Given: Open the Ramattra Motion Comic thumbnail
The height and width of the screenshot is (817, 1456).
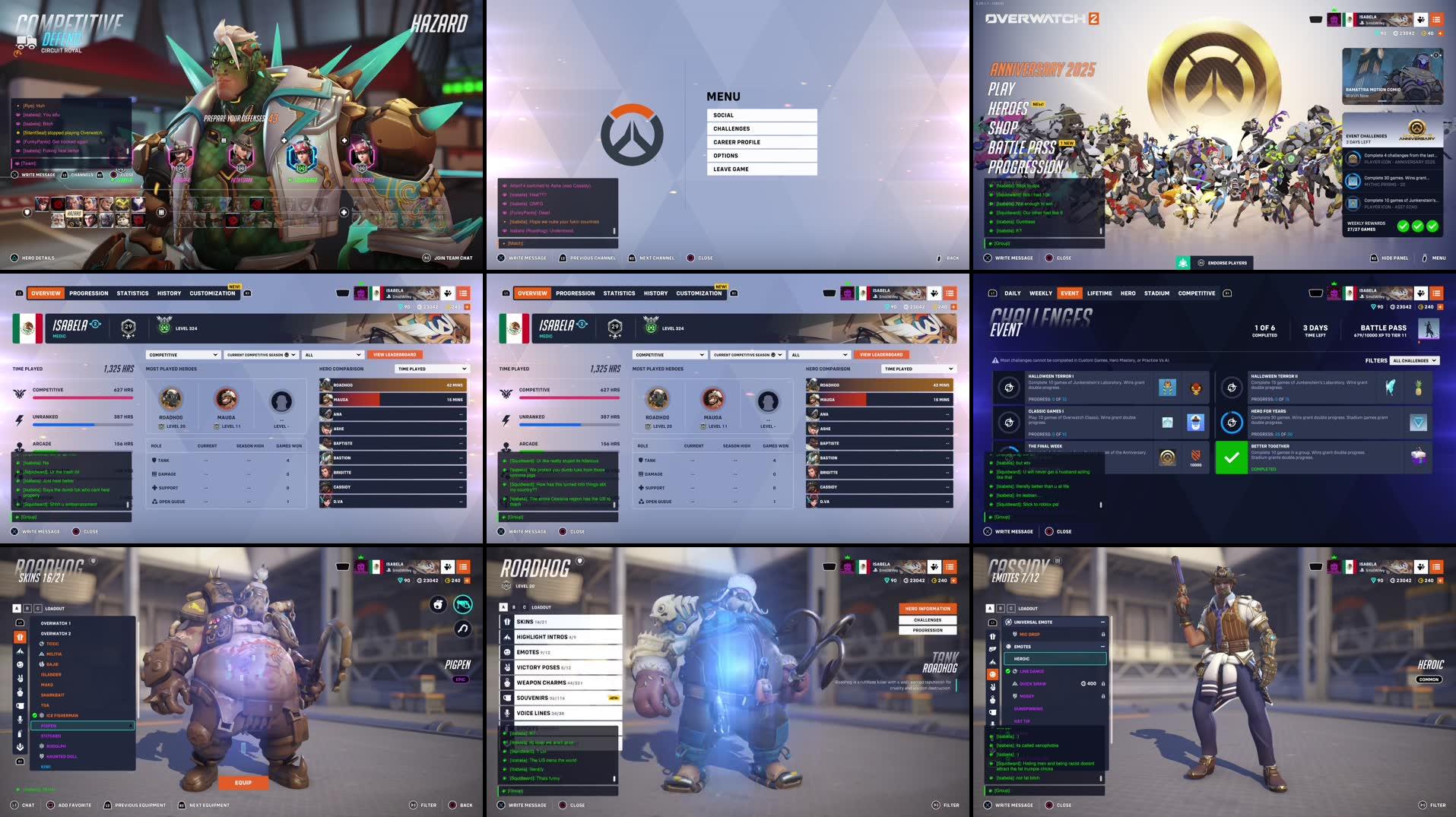Looking at the screenshot, I should click(x=1392, y=75).
